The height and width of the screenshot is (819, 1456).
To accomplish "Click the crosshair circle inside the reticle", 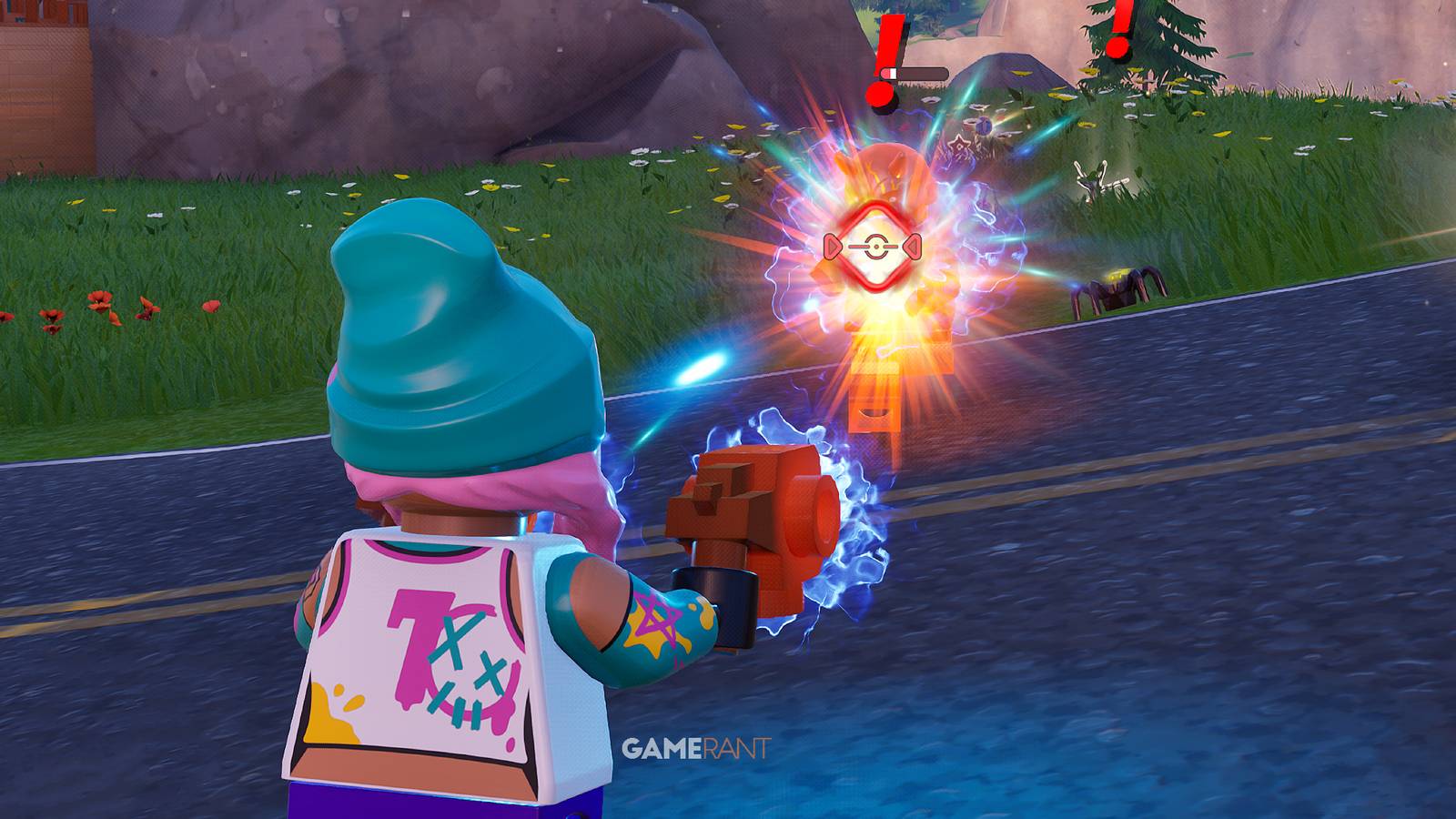I will [876, 246].
